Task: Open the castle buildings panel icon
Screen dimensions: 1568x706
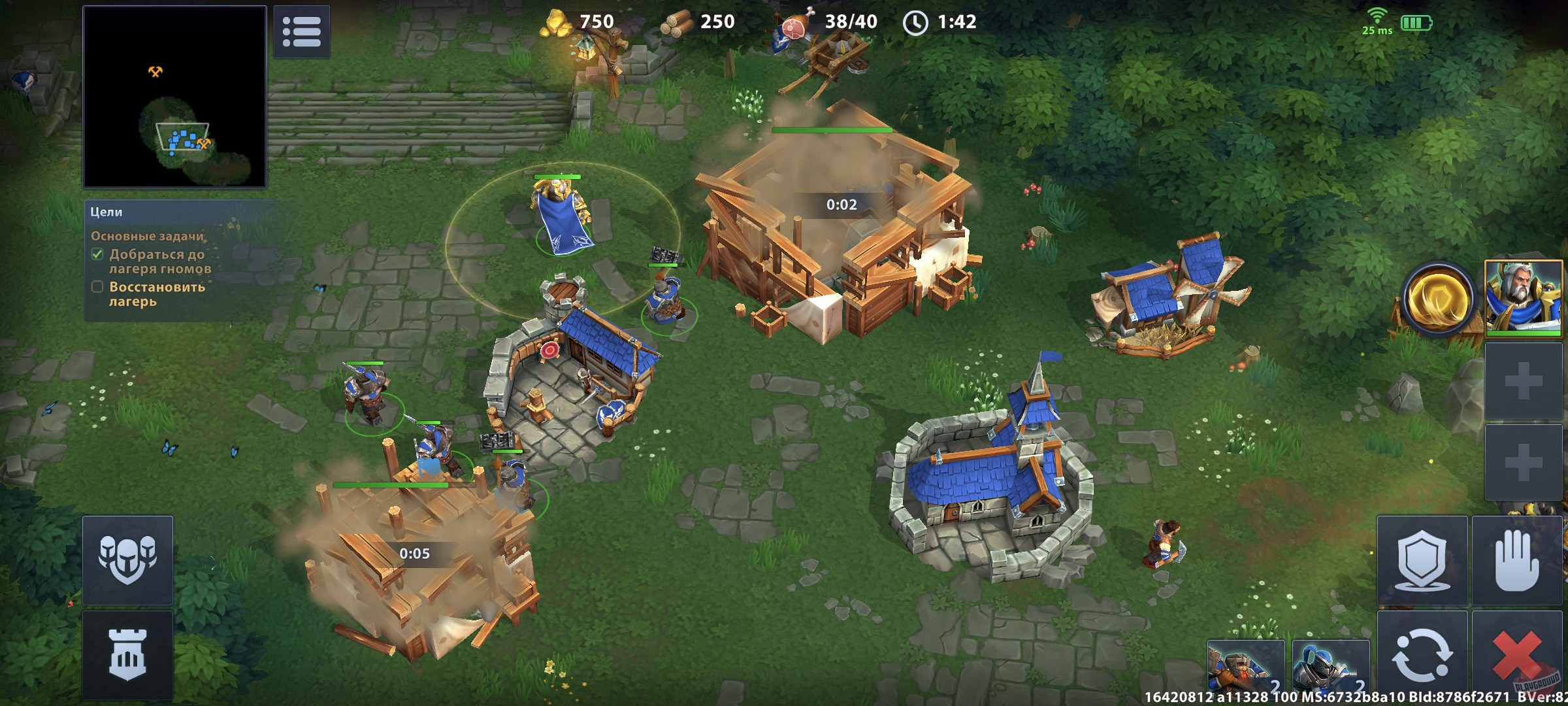Action: tap(126, 655)
